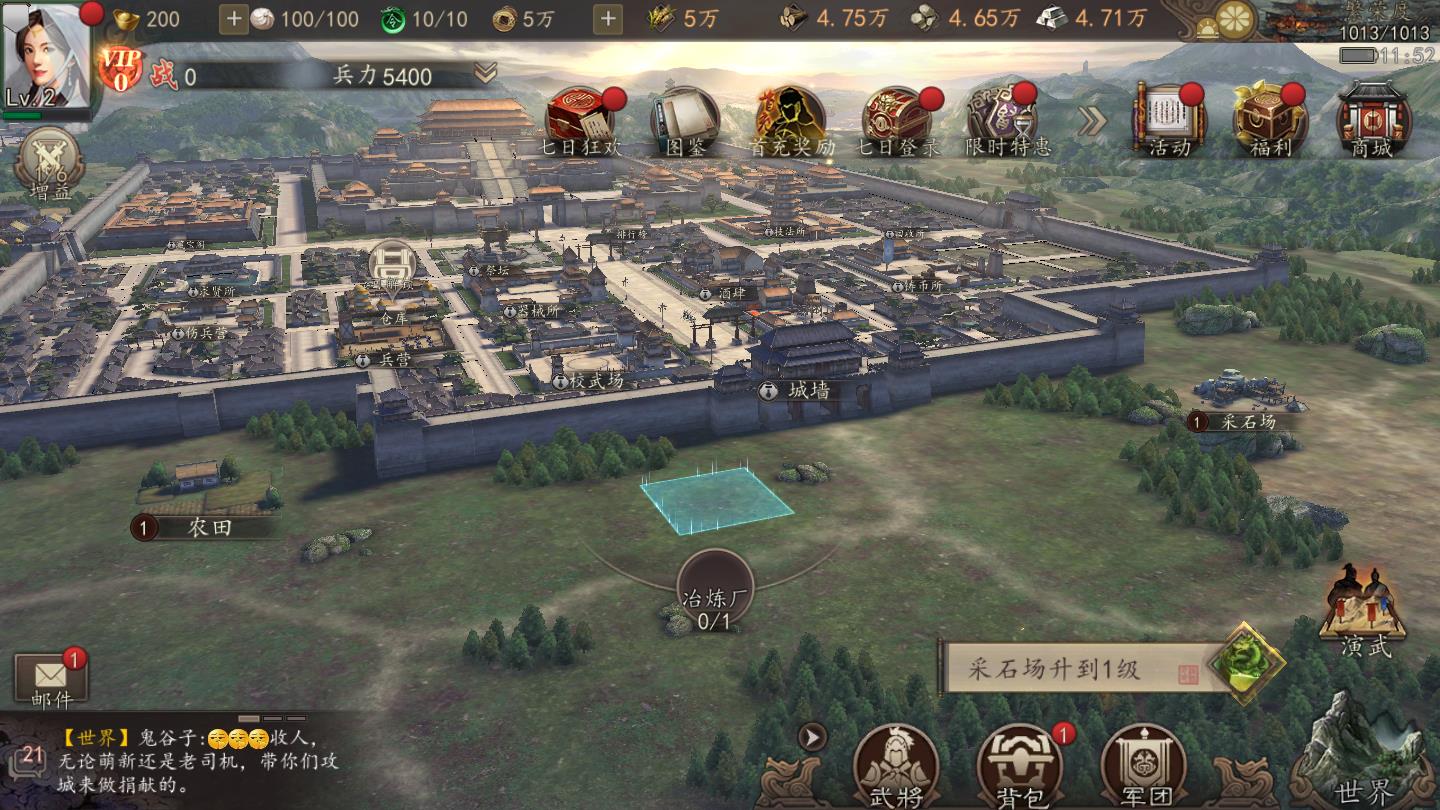Collapse the 兵力 5400 info bar
Screen dimensions: 1440x810
point(487,72)
